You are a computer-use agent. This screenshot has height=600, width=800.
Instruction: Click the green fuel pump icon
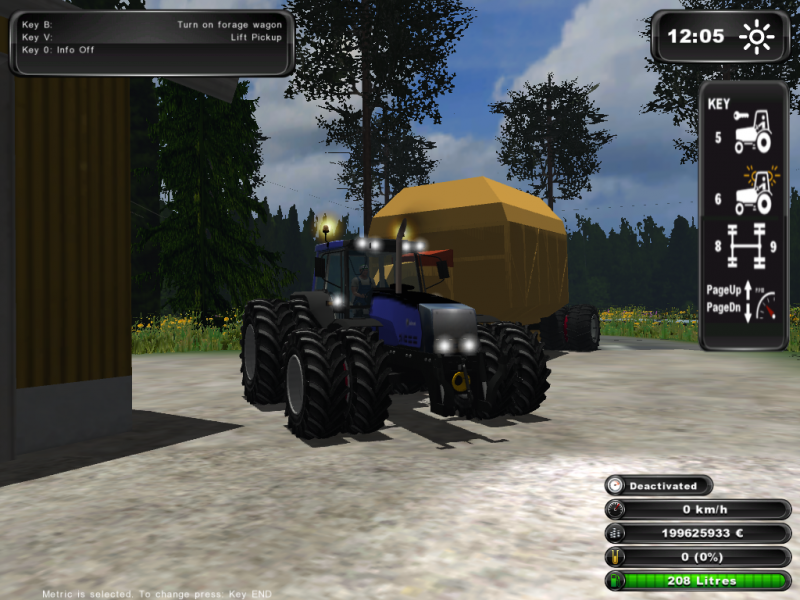615,581
